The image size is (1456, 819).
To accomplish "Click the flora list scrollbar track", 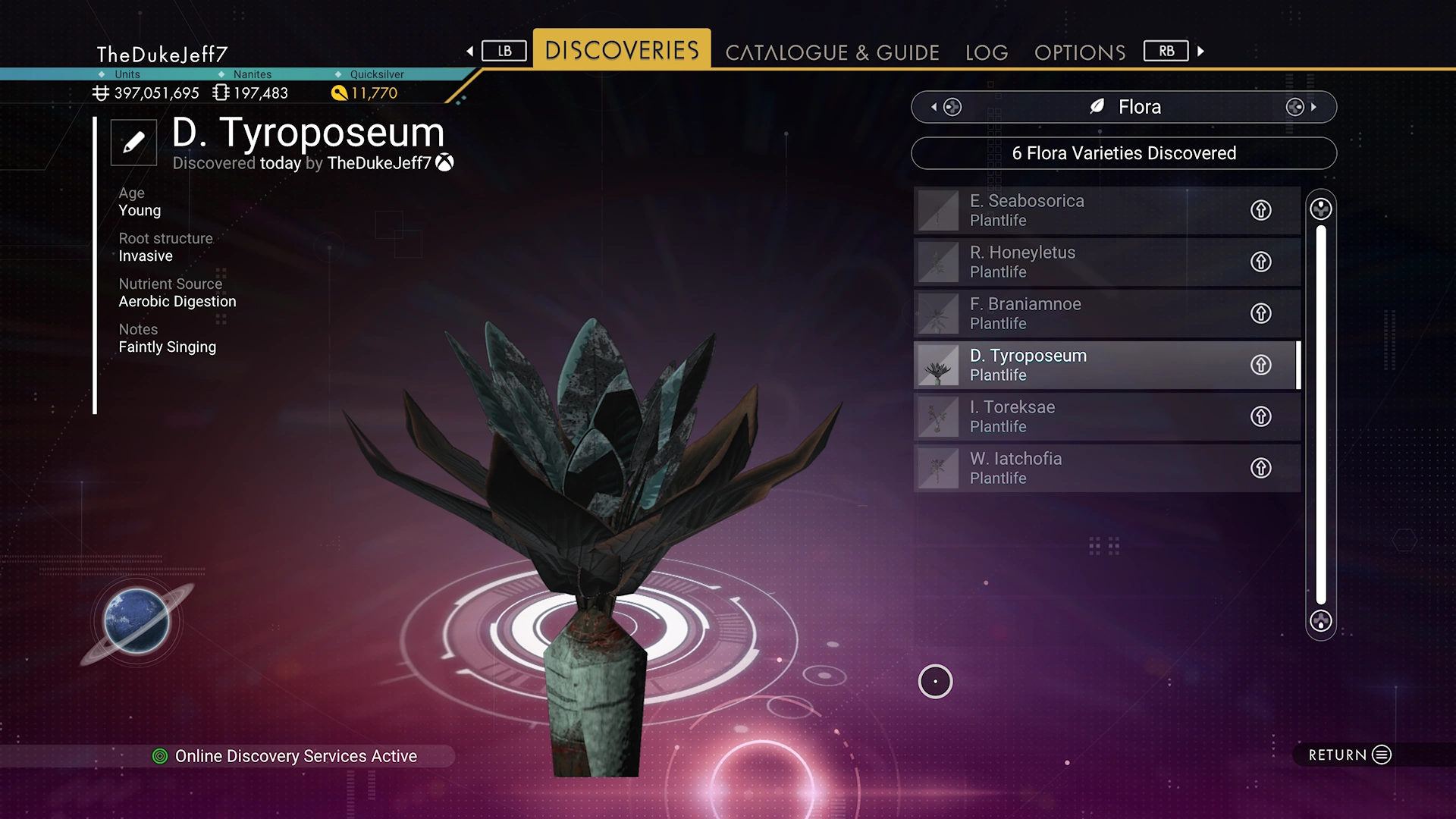I will click(x=1320, y=415).
